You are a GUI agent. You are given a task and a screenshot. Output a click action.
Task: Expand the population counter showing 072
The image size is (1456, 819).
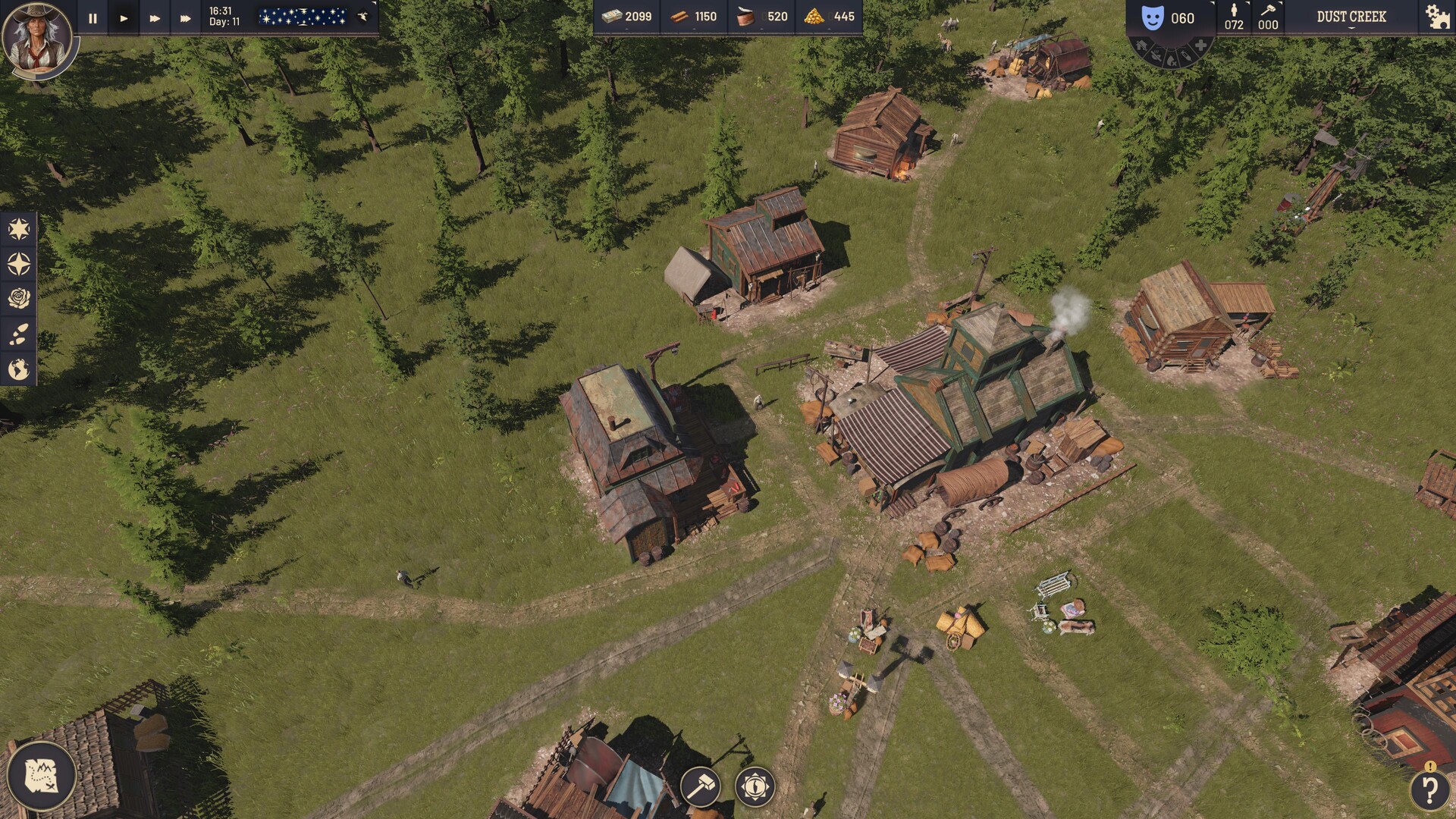point(1235,17)
